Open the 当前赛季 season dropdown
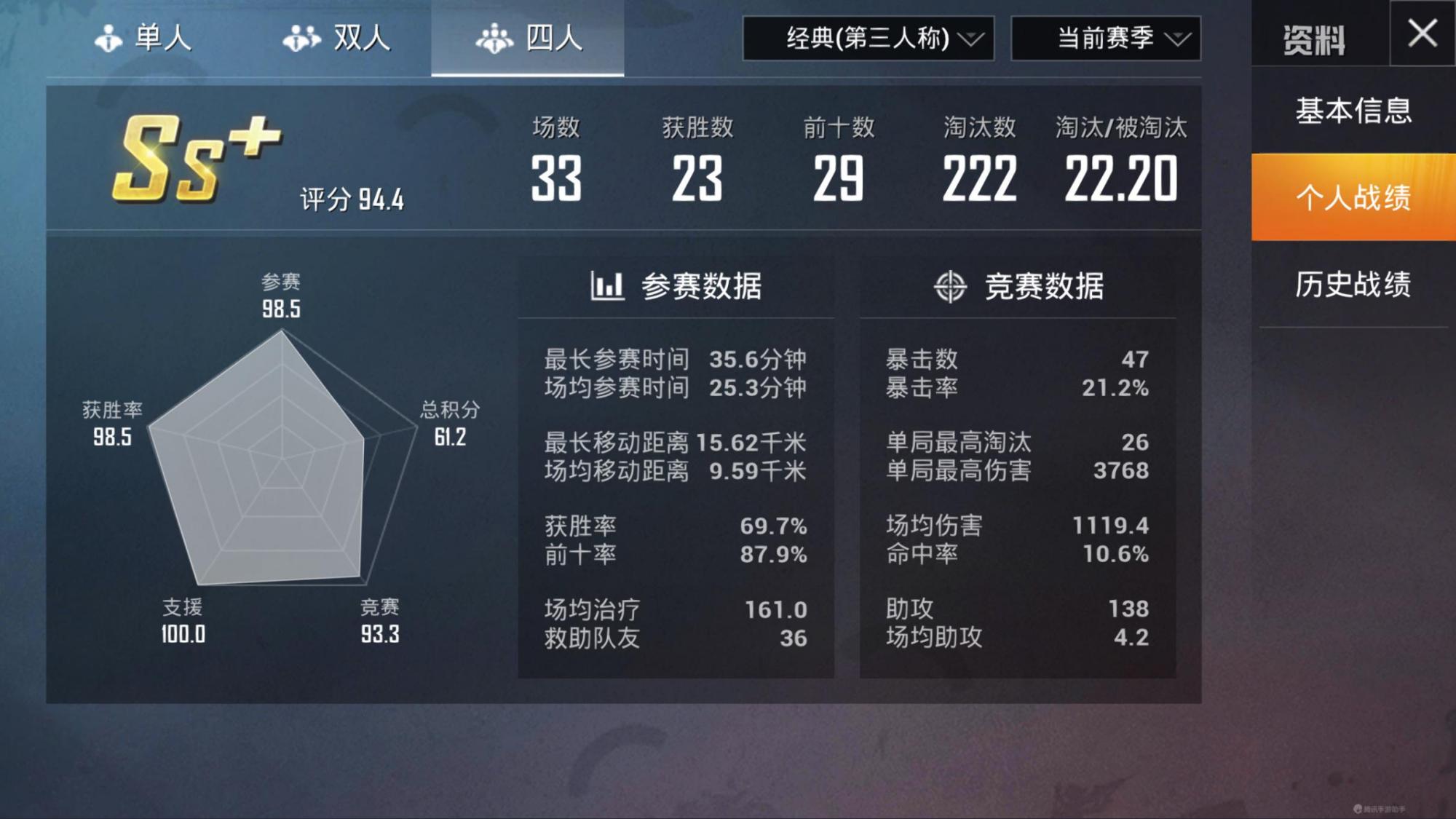The width and height of the screenshot is (1456, 819). point(1105,40)
